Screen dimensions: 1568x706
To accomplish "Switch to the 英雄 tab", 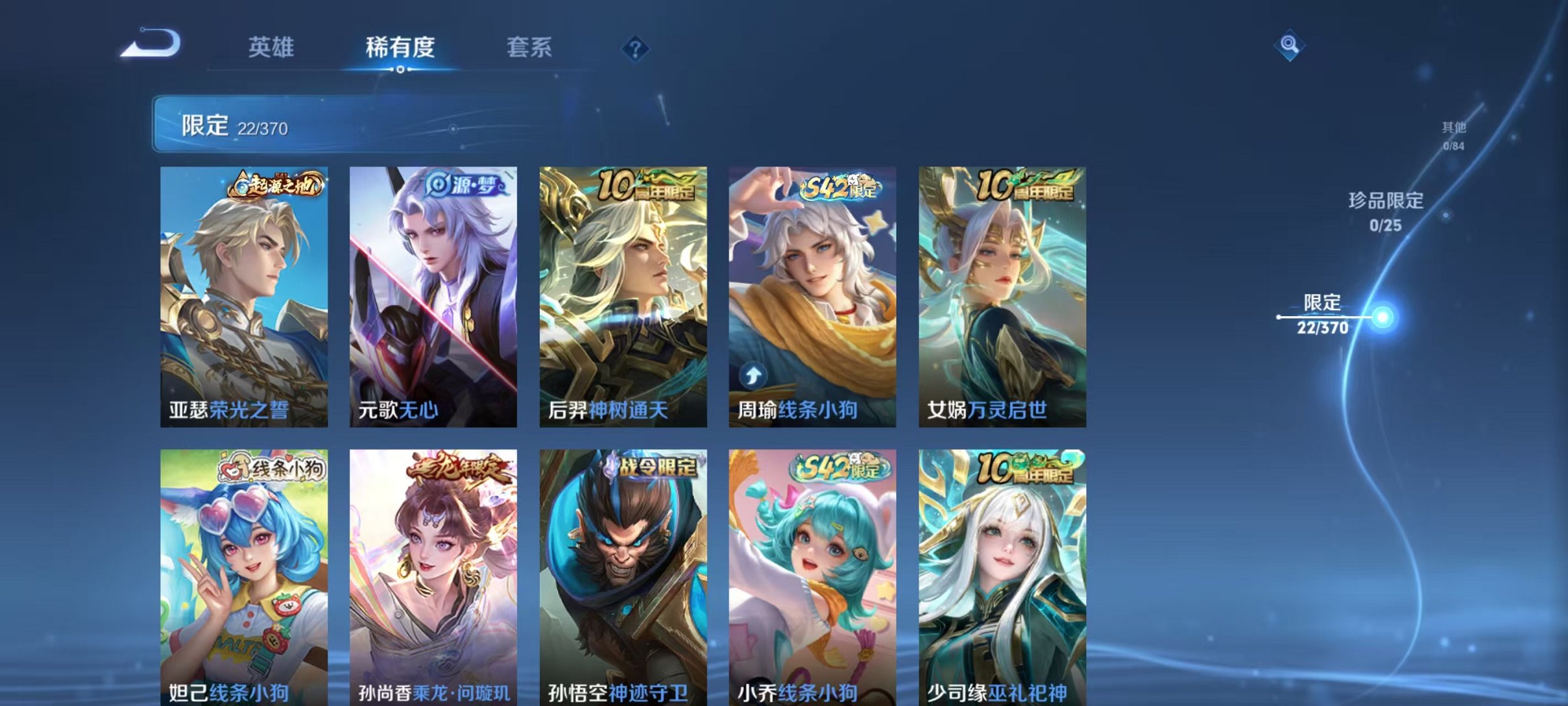I will [x=272, y=48].
